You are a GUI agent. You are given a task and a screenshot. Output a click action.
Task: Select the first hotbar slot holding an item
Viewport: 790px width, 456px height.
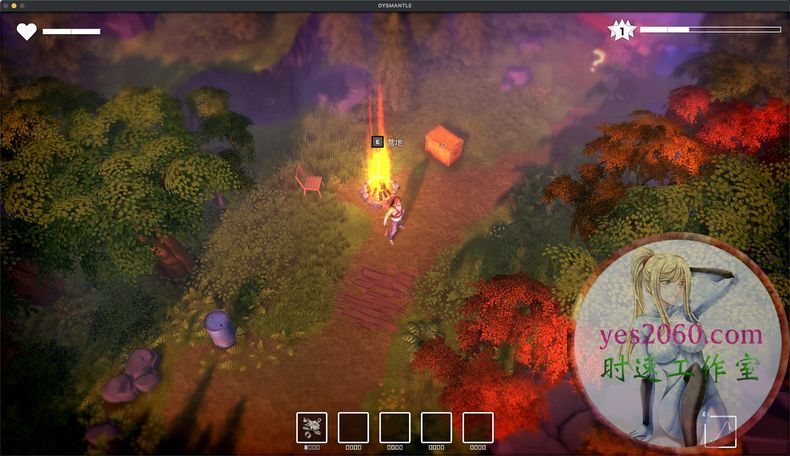(312, 427)
